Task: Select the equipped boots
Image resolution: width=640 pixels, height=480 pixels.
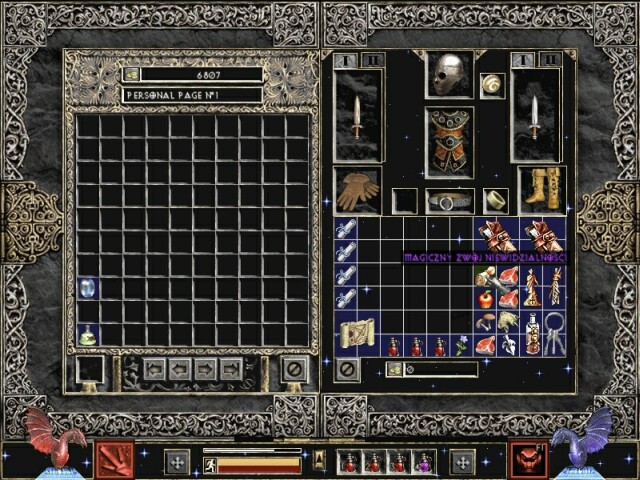Action: 541,189
